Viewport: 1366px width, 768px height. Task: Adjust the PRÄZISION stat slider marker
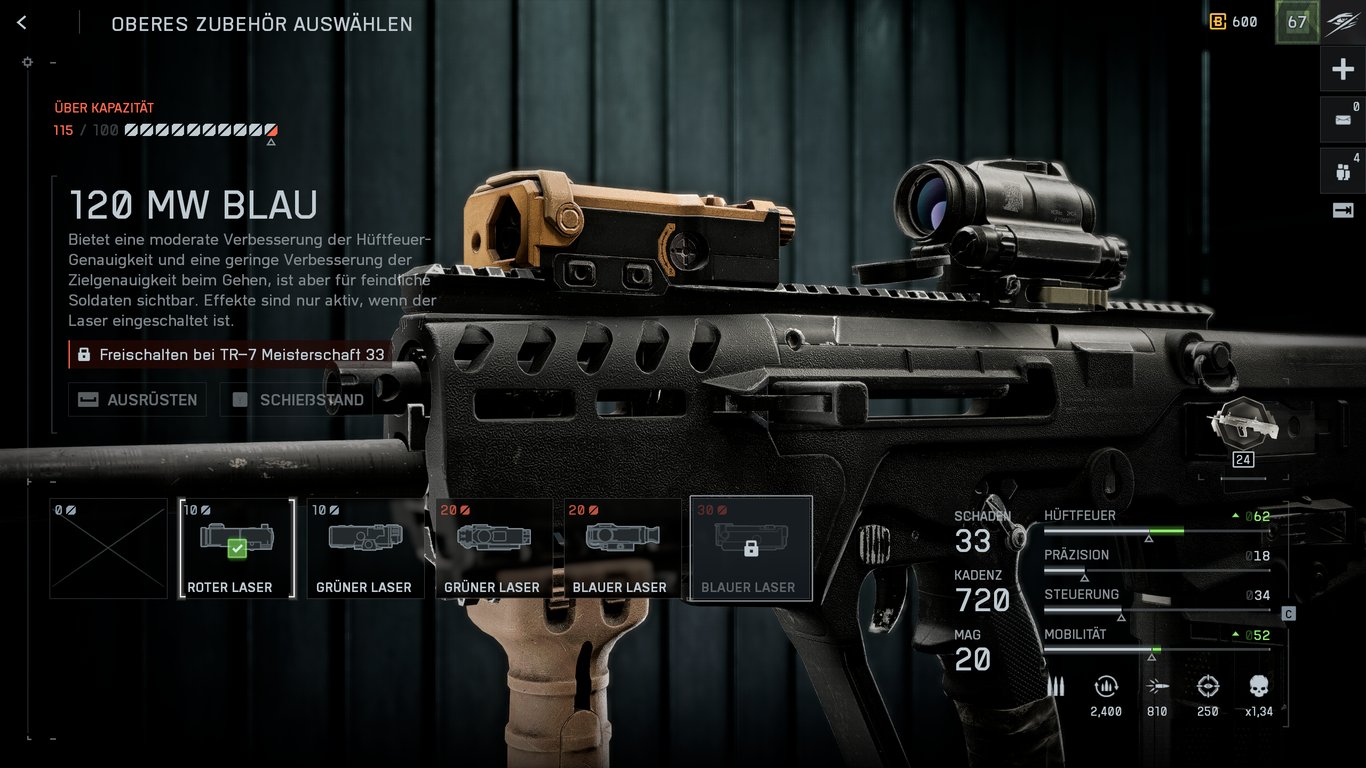click(x=1084, y=575)
